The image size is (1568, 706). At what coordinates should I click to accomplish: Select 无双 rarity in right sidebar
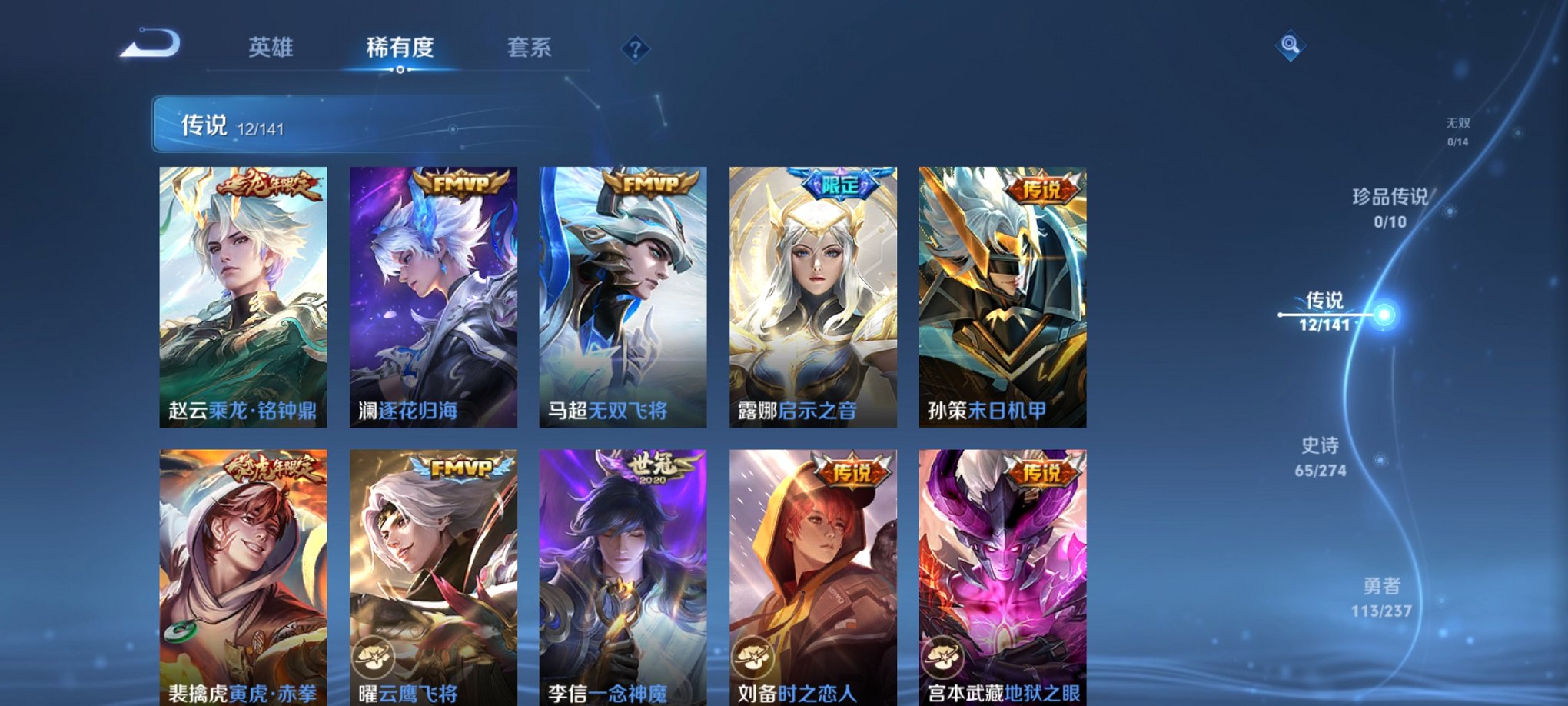(x=1459, y=131)
